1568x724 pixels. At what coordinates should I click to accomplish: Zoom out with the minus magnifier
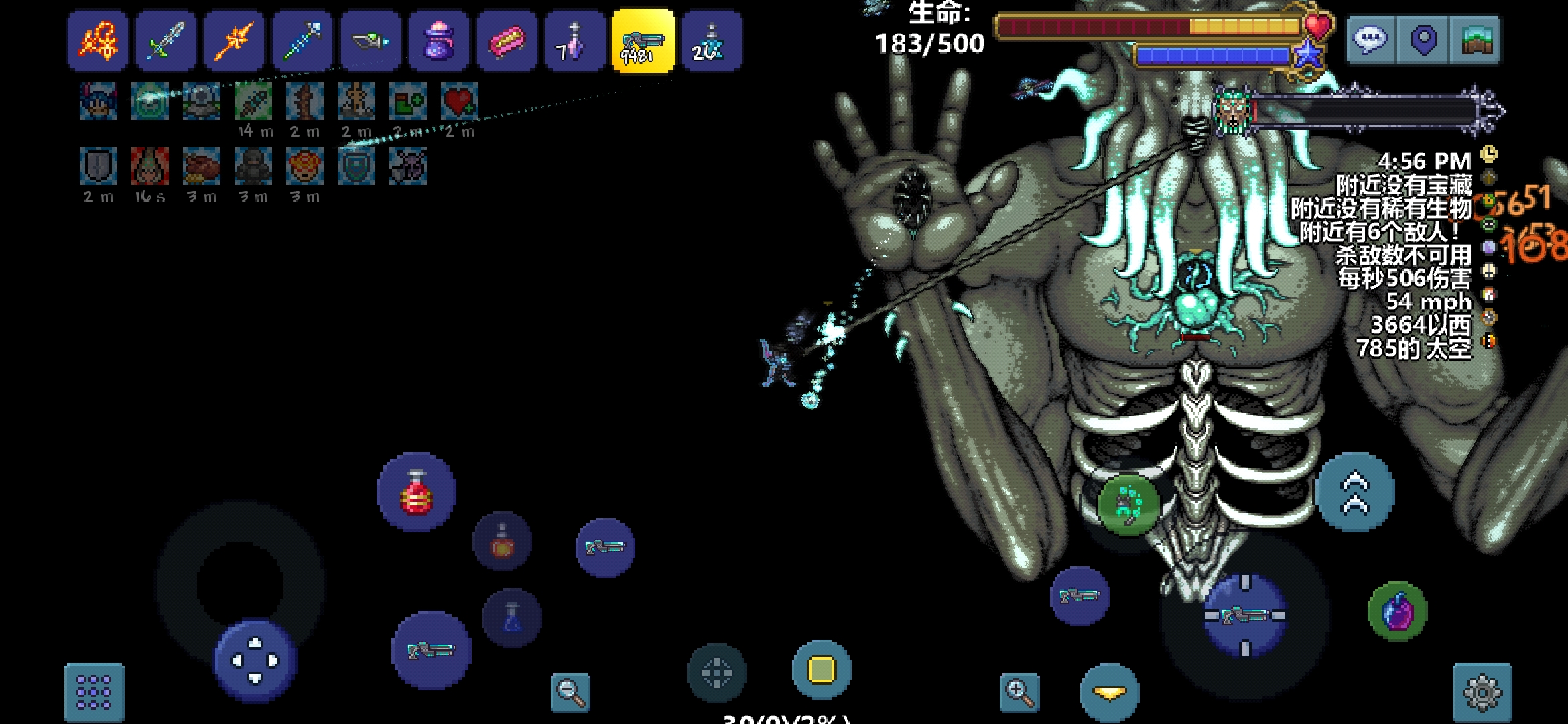click(x=570, y=692)
